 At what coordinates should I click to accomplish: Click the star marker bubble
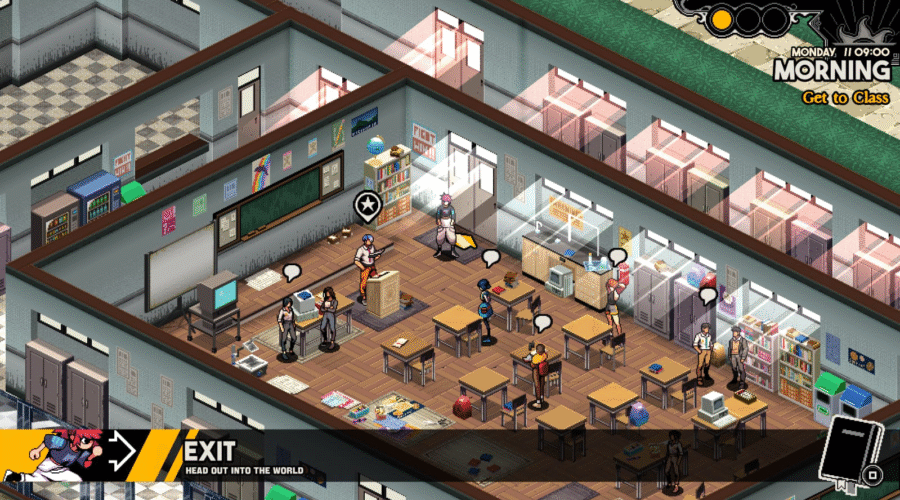368,205
